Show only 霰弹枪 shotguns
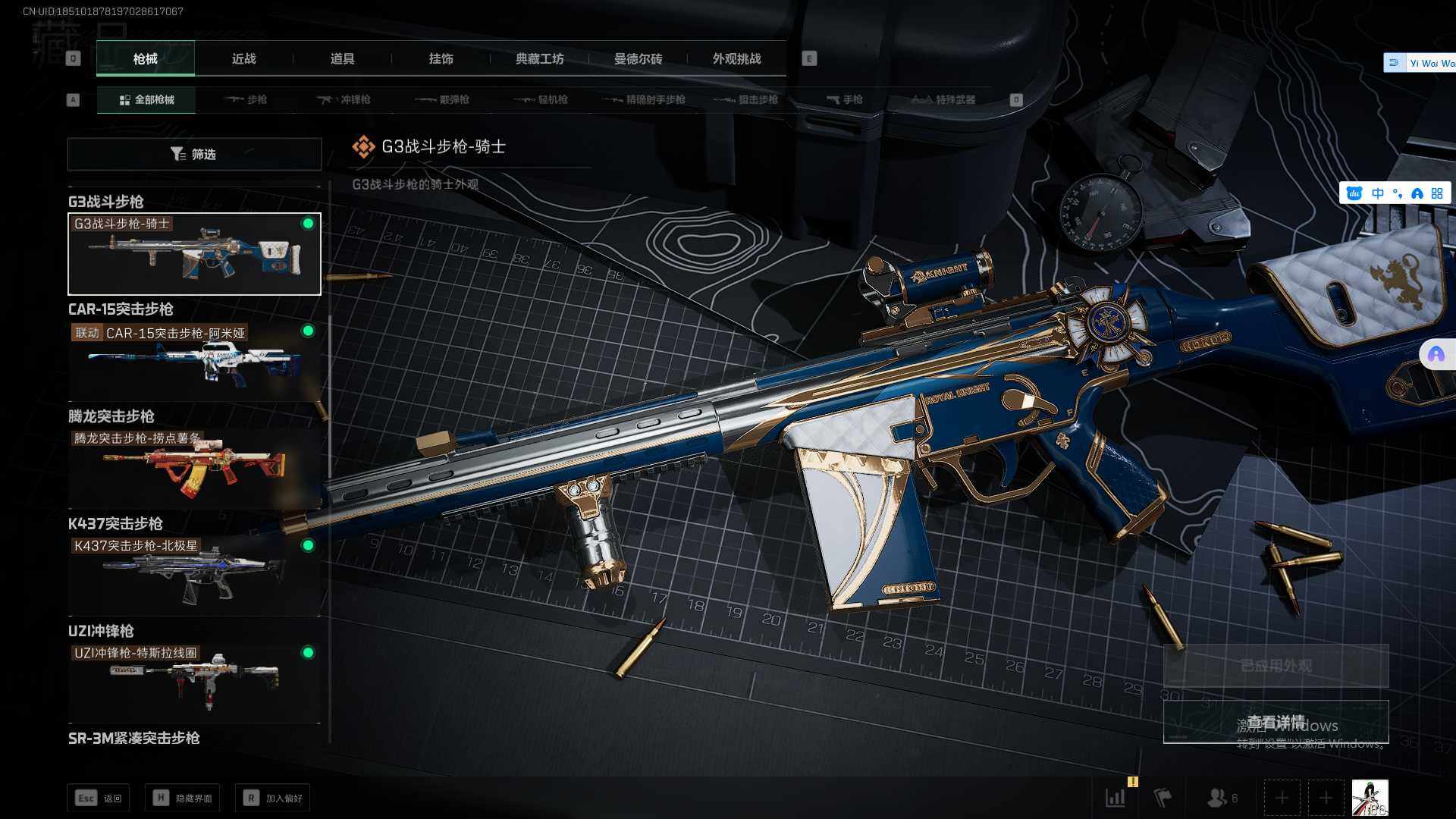The height and width of the screenshot is (819, 1456). 443,100
